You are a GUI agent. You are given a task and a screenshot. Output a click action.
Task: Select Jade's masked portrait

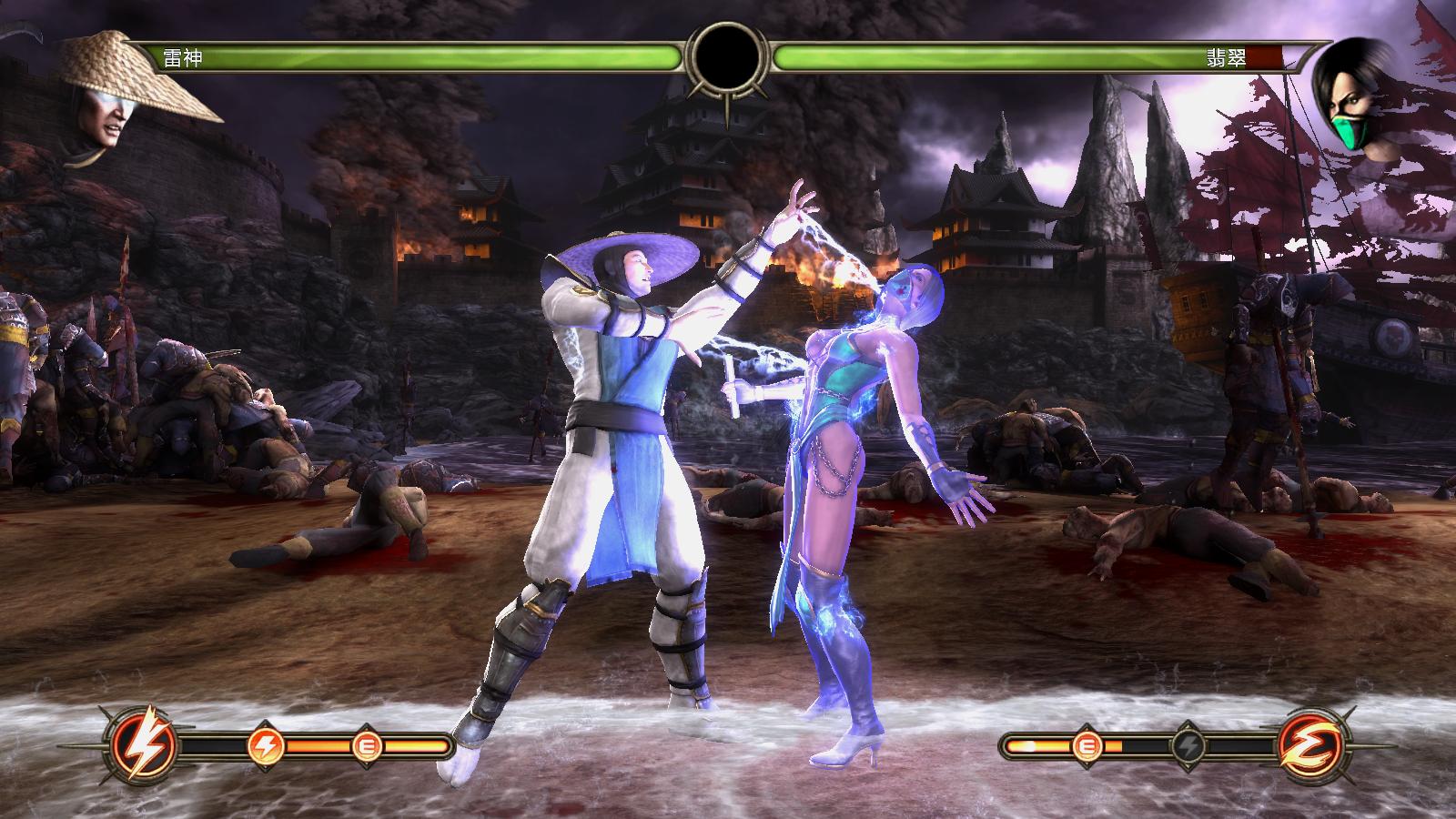[1353, 102]
